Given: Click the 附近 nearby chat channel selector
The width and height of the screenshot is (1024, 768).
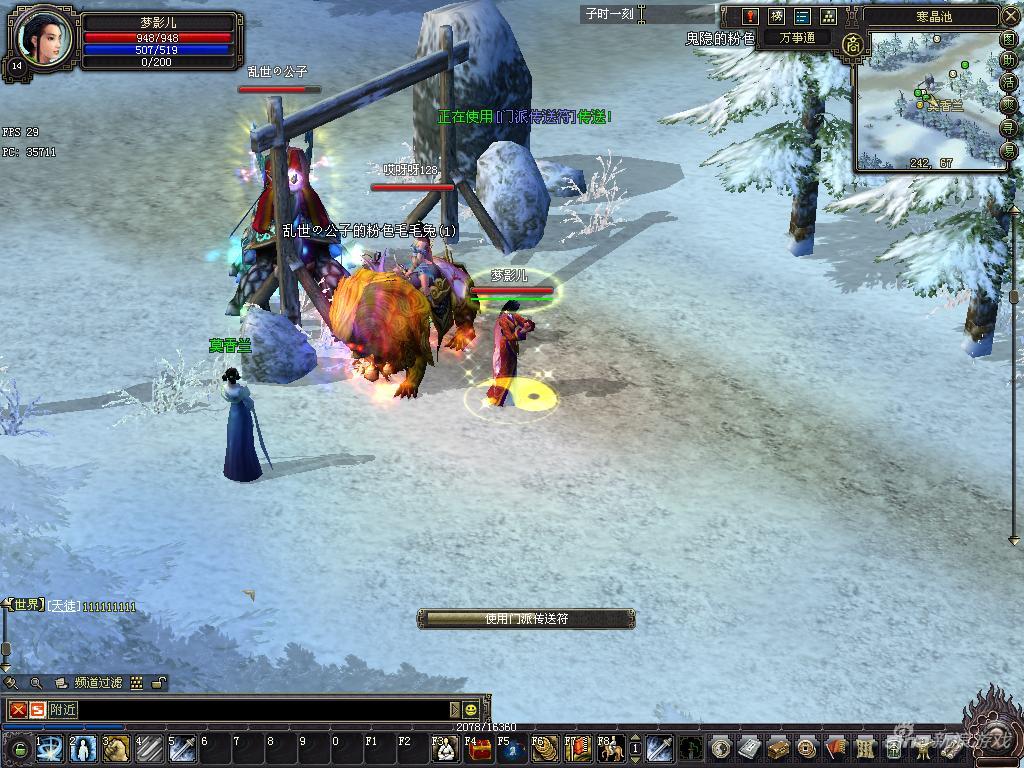Looking at the screenshot, I should click(x=64, y=710).
